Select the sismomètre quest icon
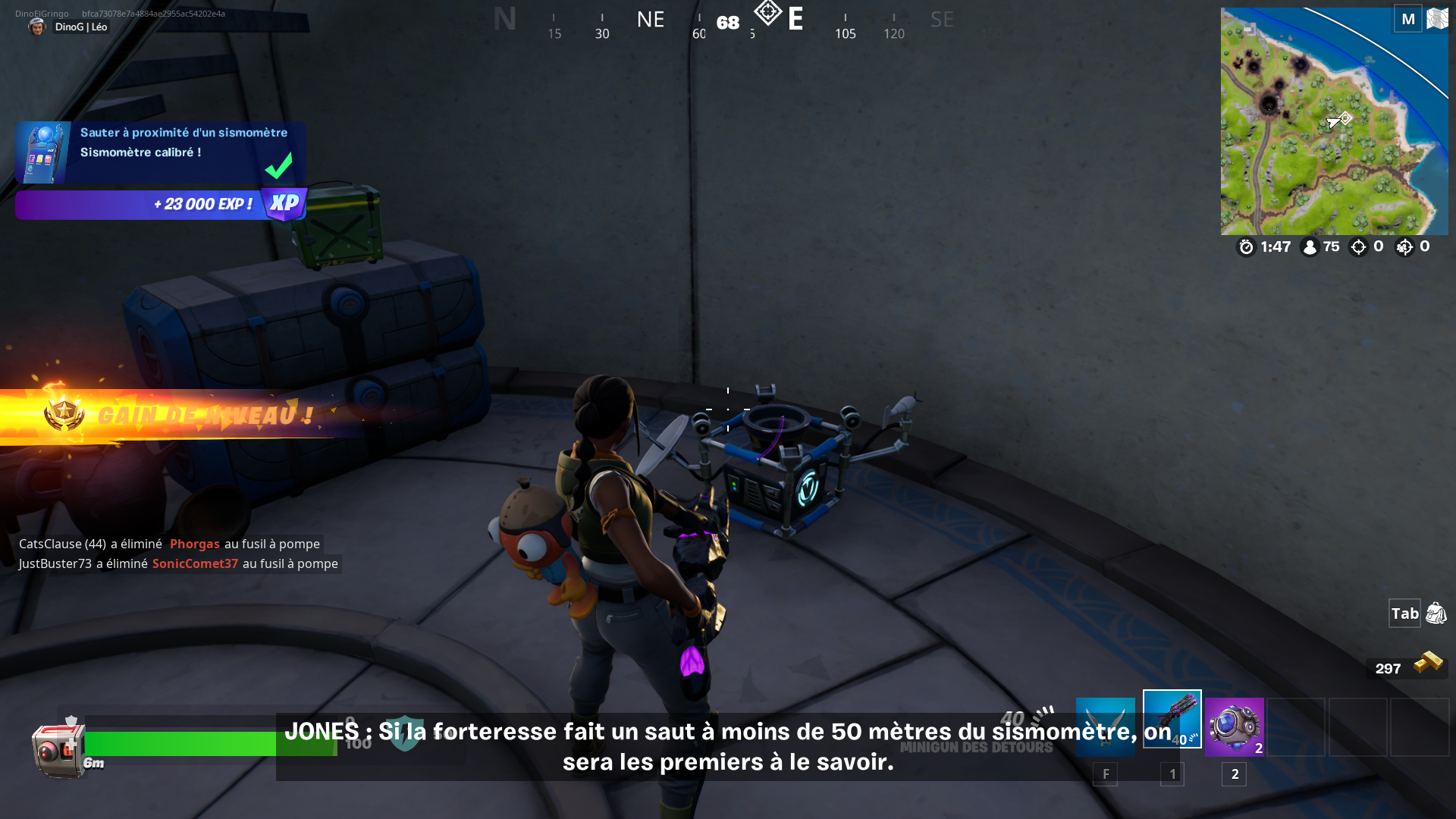Image resolution: width=1456 pixels, height=819 pixels. (42, 152)
